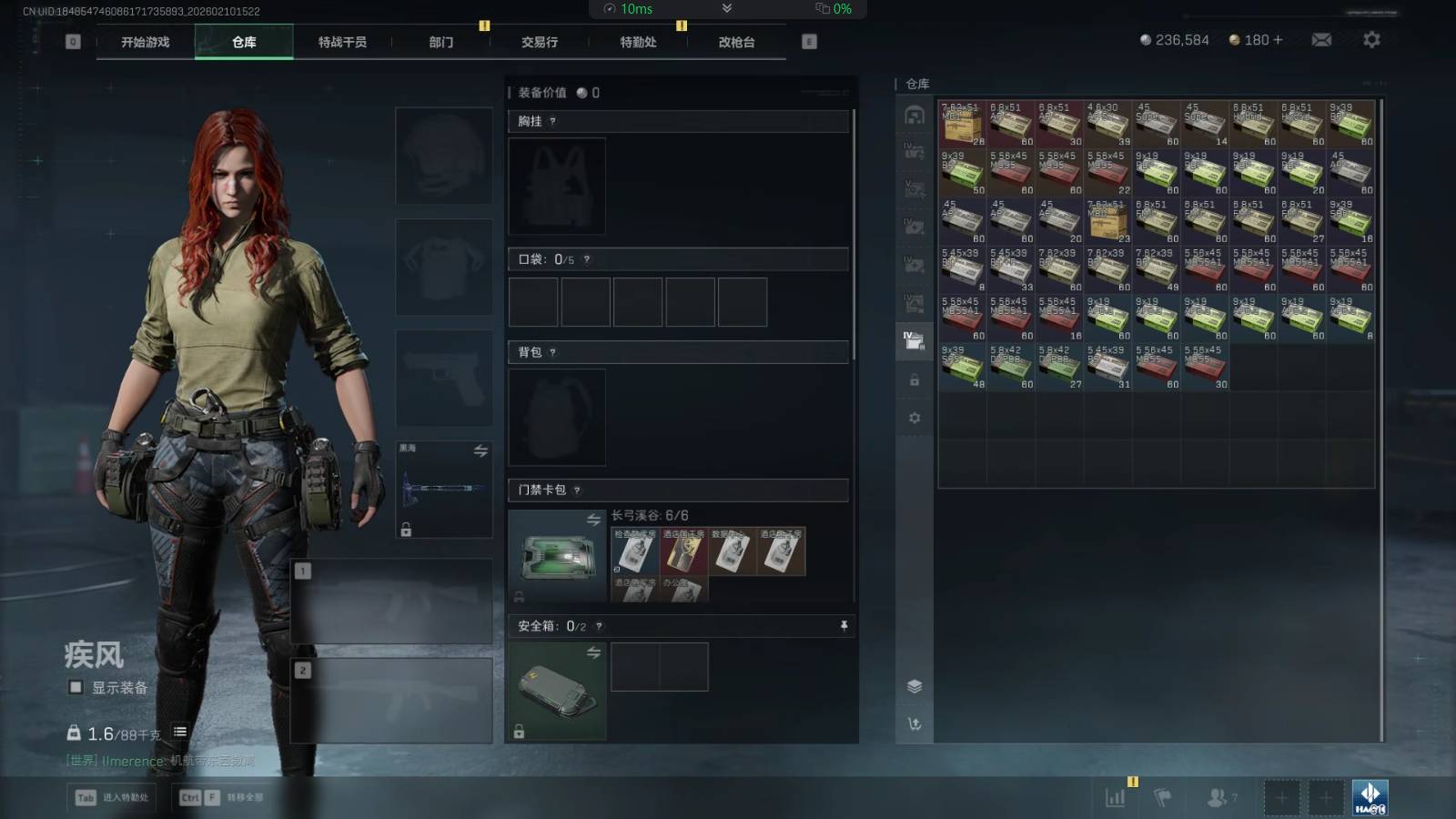Open the 开始游戏 start game tab
This screenshot has height=819, width=1456.
(146, 42)
